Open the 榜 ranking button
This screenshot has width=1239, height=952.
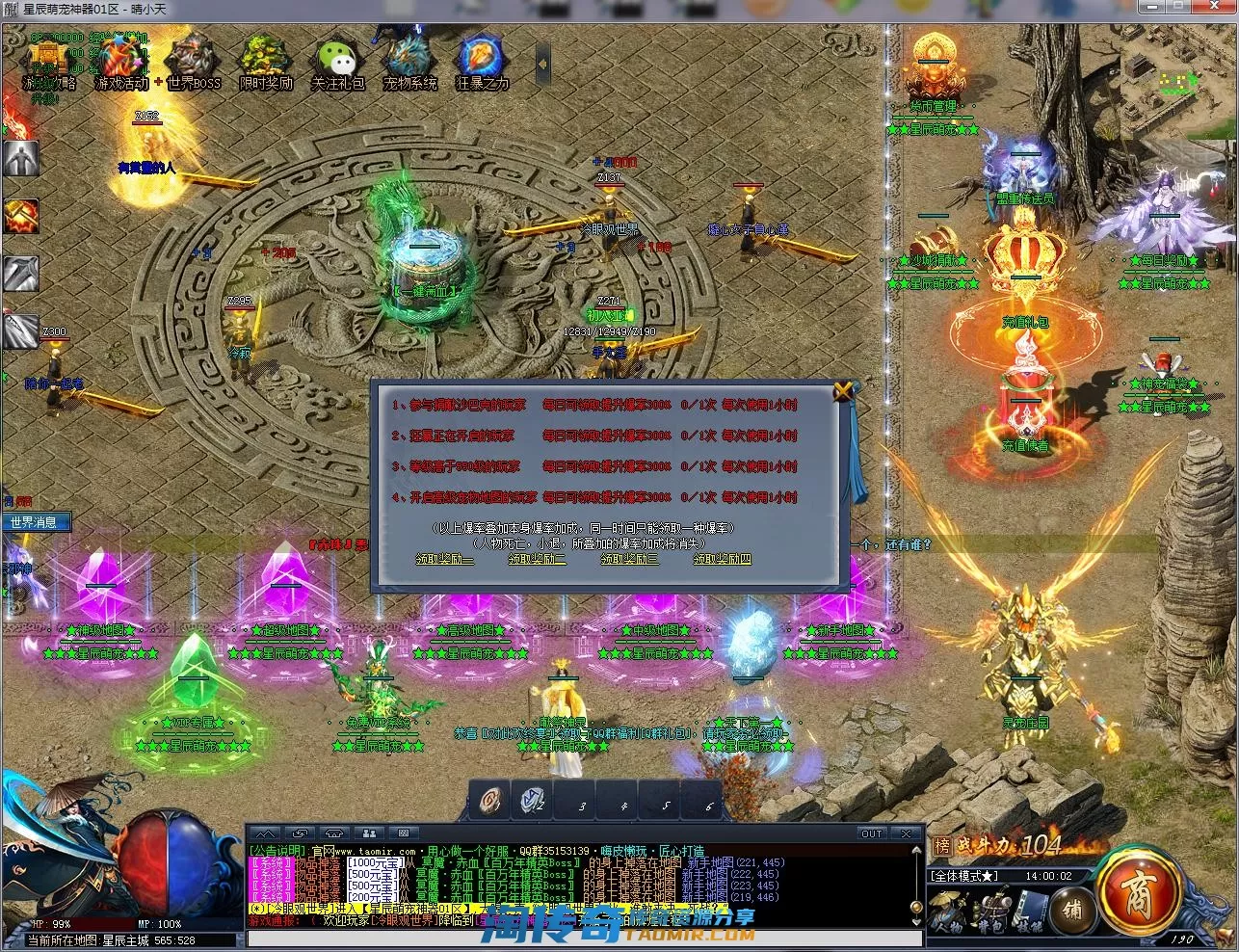(x=941, y=846)
